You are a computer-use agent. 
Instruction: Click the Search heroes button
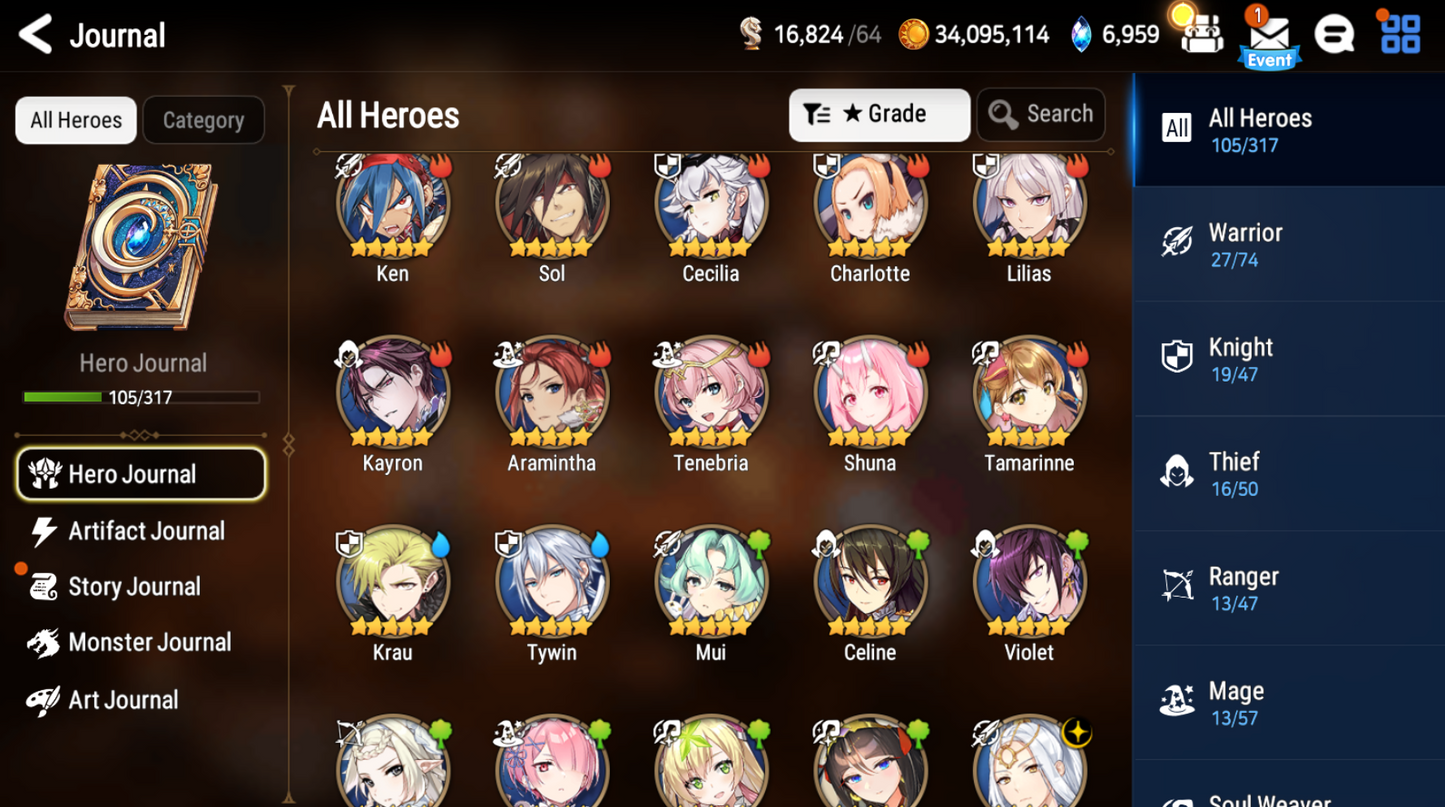pos(1040,114)
